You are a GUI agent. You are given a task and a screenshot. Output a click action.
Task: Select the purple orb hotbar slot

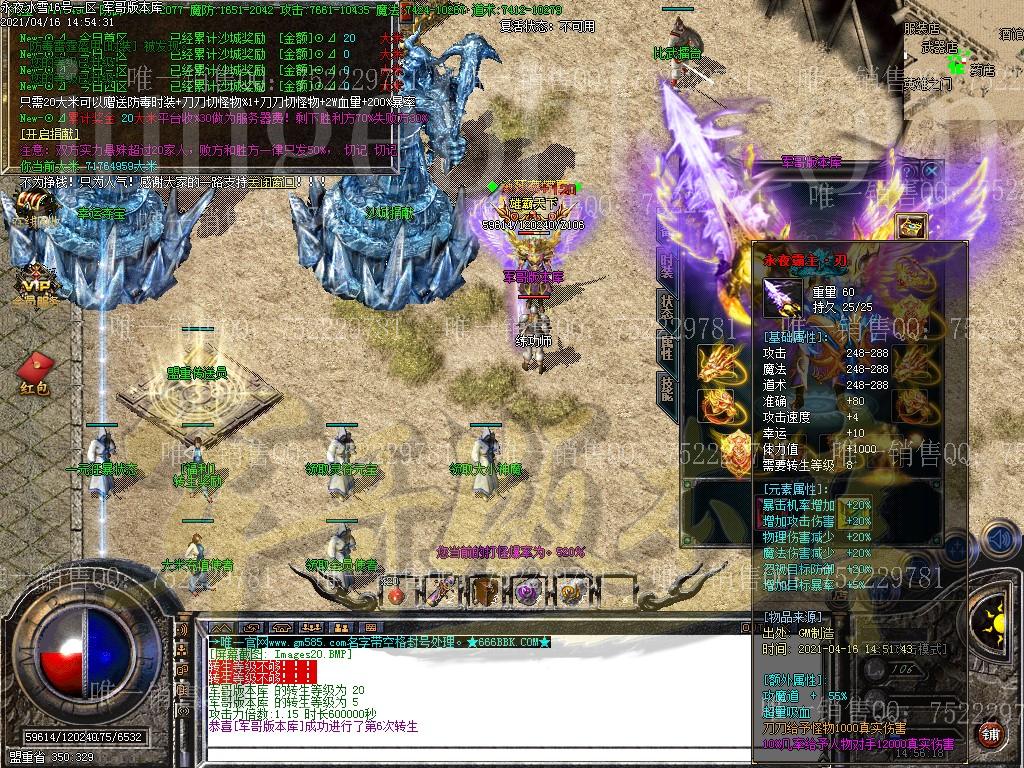(x=528, y=593)
